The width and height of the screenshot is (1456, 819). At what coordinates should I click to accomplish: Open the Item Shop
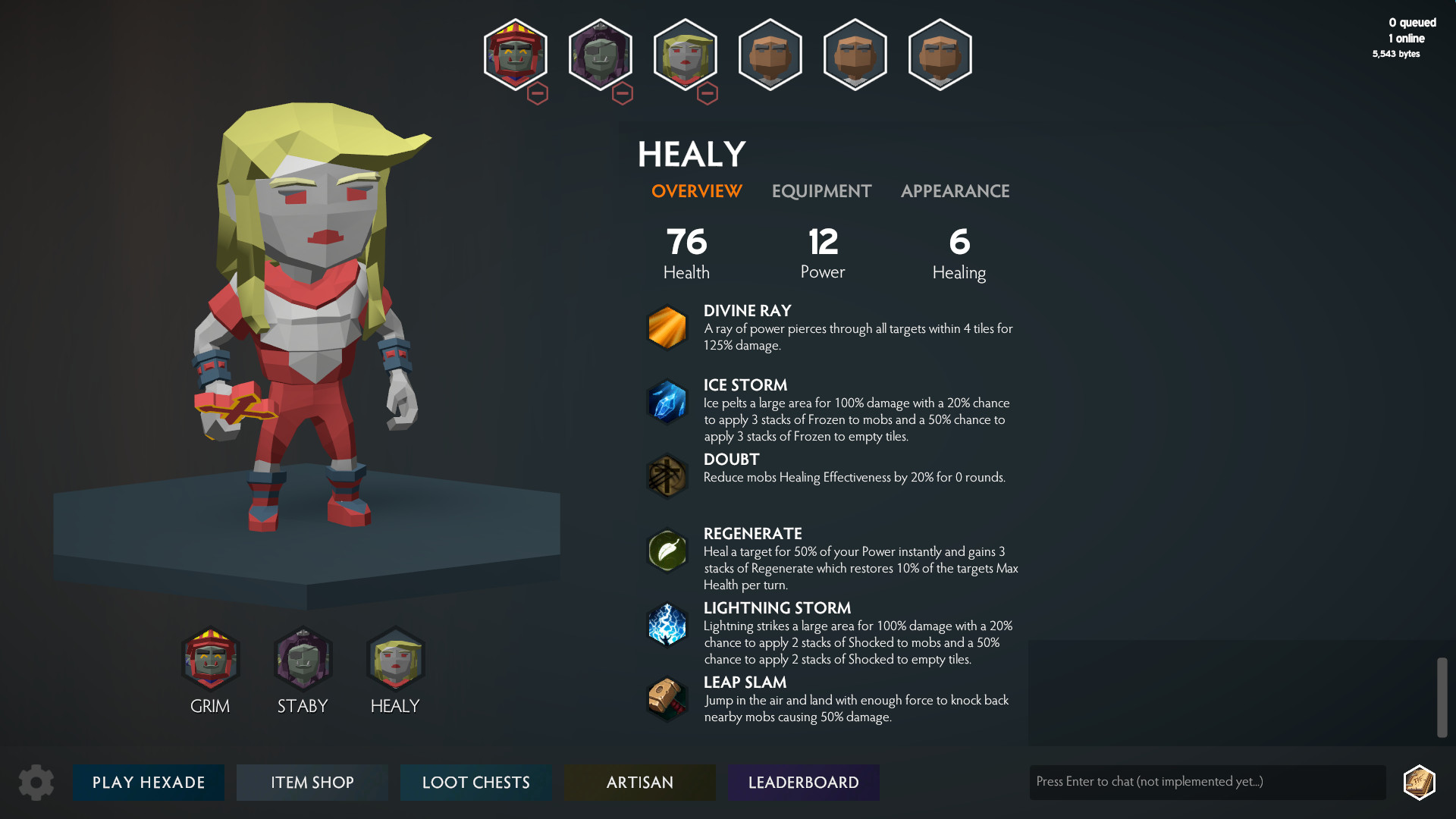[x=312, y=782]
